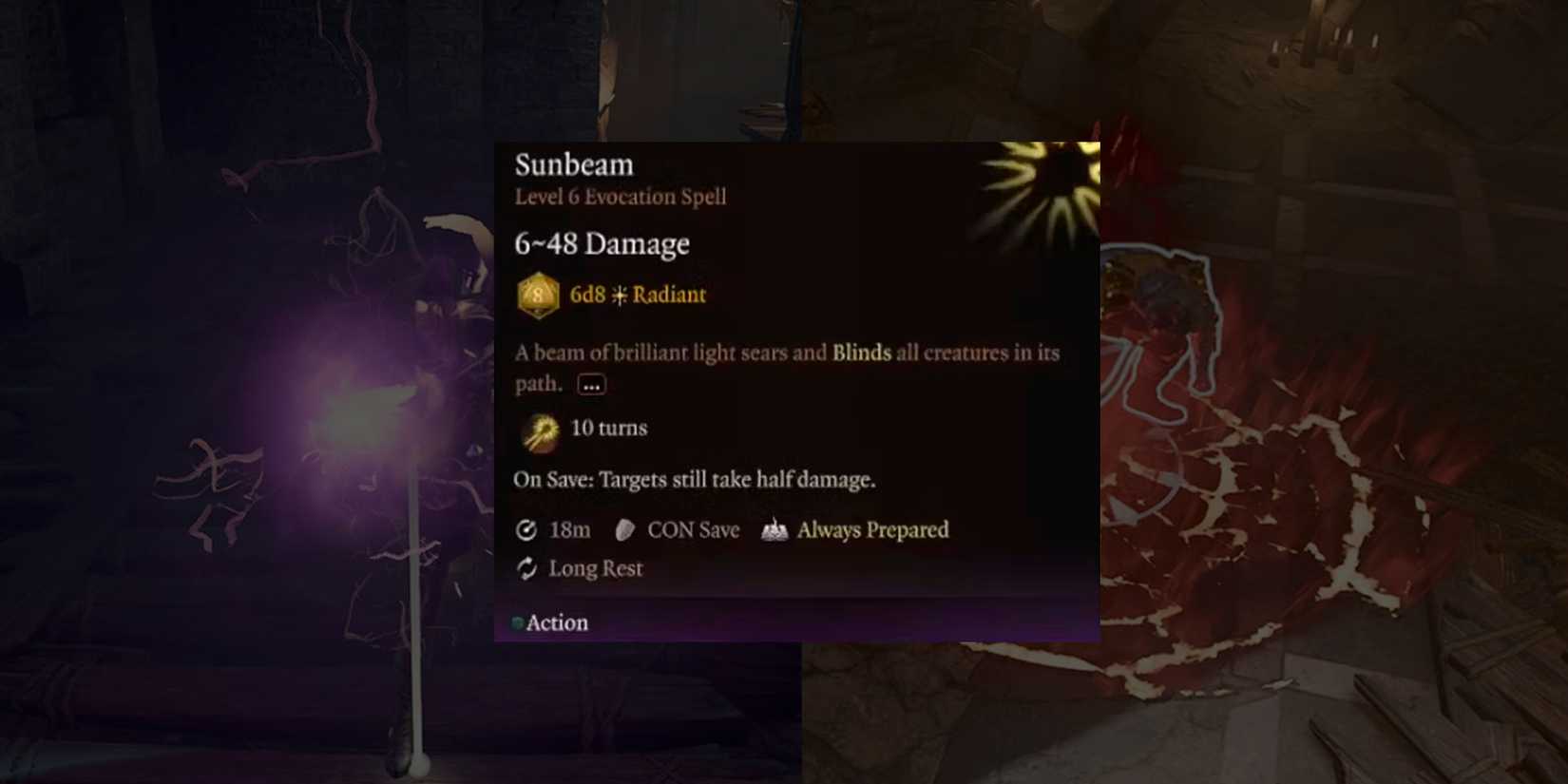Expand the spell description with the ellipsis
The height and width of the screenshot is (784, 1568).
(x=591, y=384)
